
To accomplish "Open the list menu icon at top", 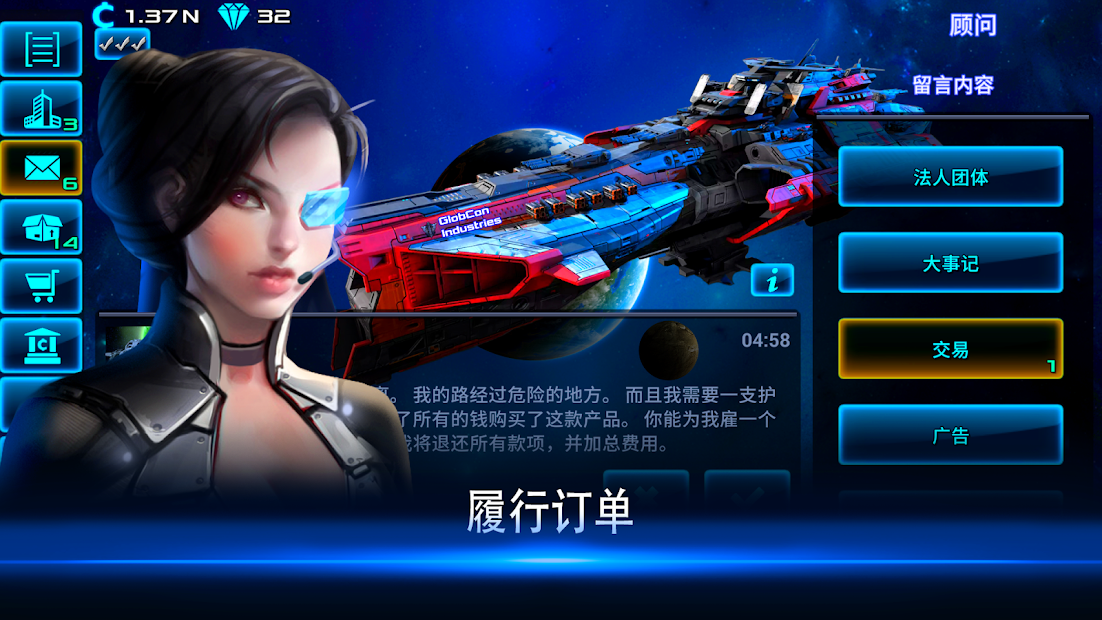I will click(42, 49).
